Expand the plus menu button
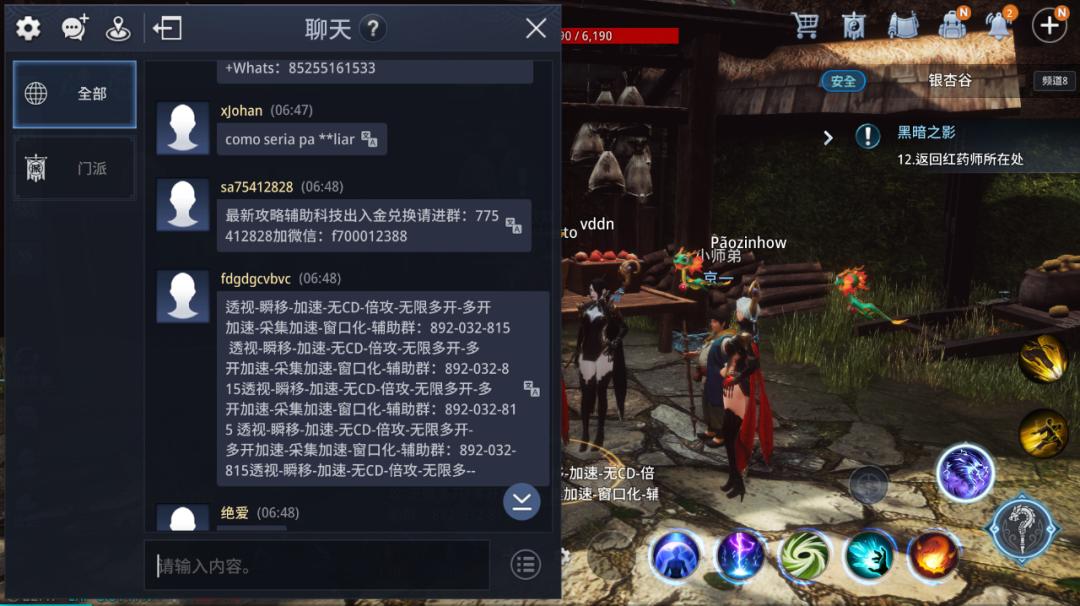Image resolution: width=1080 pixels, height=606 pixels. point(1048,26)
